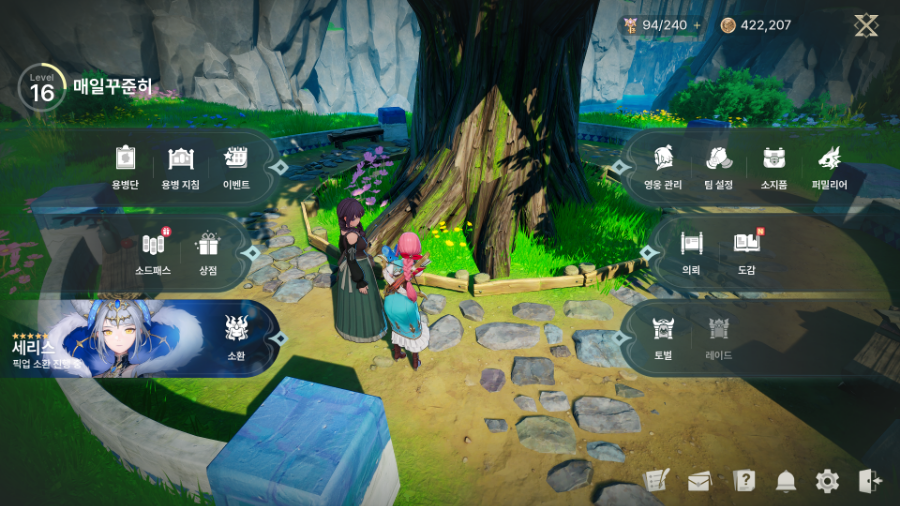Viewport: 900px width, 506px height.
Task: Close the menu overlay with crossed-swords icon
Action: tap(866, 25)
